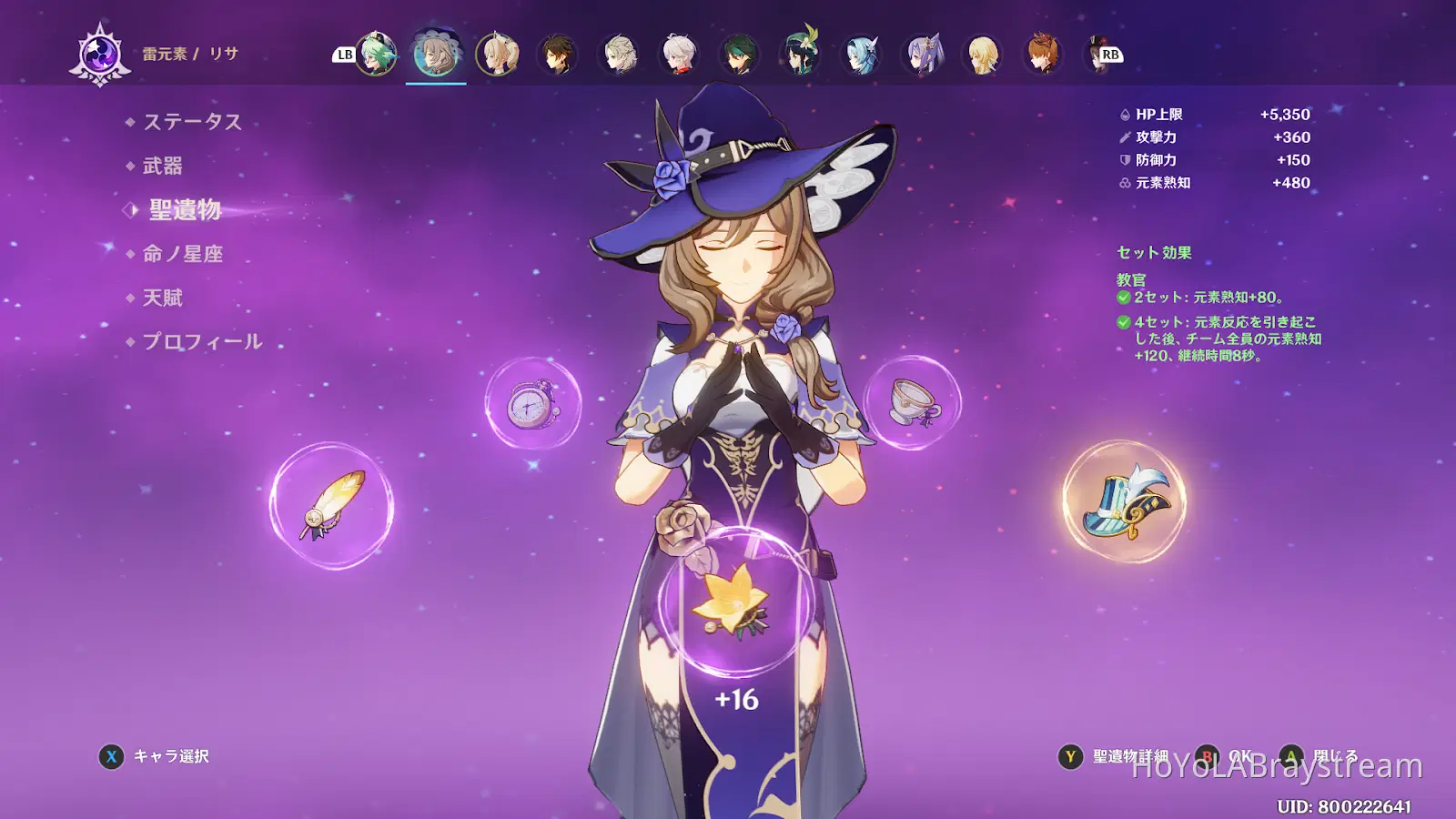Select Tartaglia's orange-haired portrait
The image size is (1456, 819).
[1044, 55]
